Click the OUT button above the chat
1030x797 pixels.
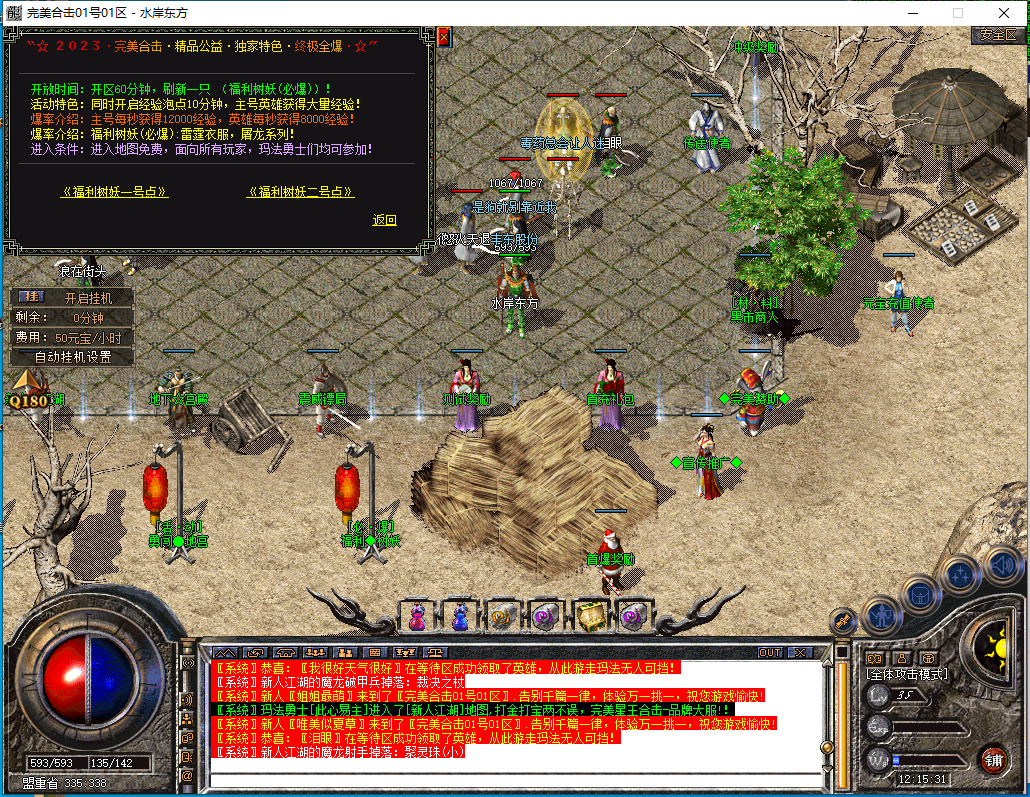click(769, 652)
